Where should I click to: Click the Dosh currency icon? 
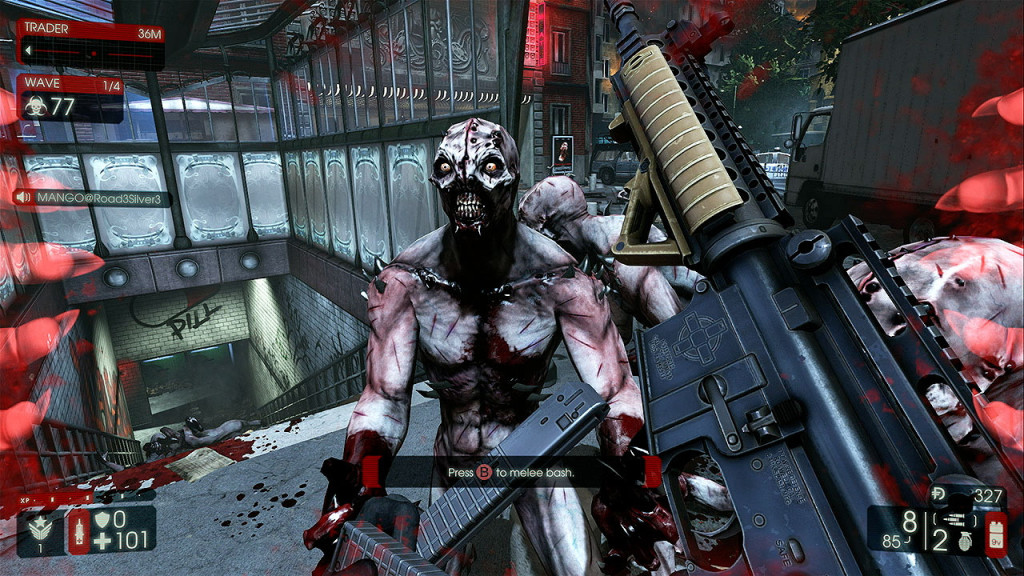click(939, 495)
